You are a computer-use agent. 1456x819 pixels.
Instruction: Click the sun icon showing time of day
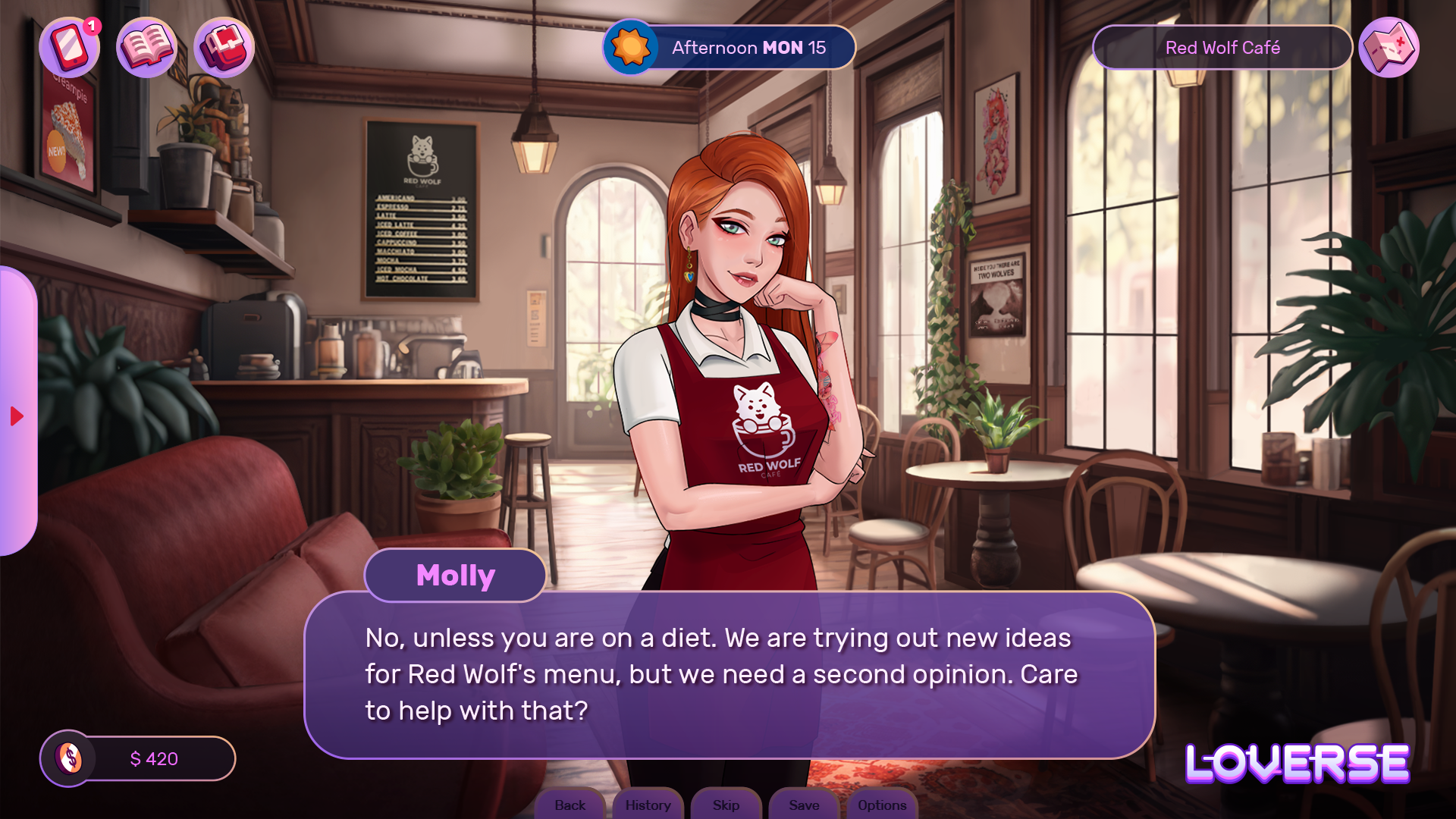(x=629, y=47)
